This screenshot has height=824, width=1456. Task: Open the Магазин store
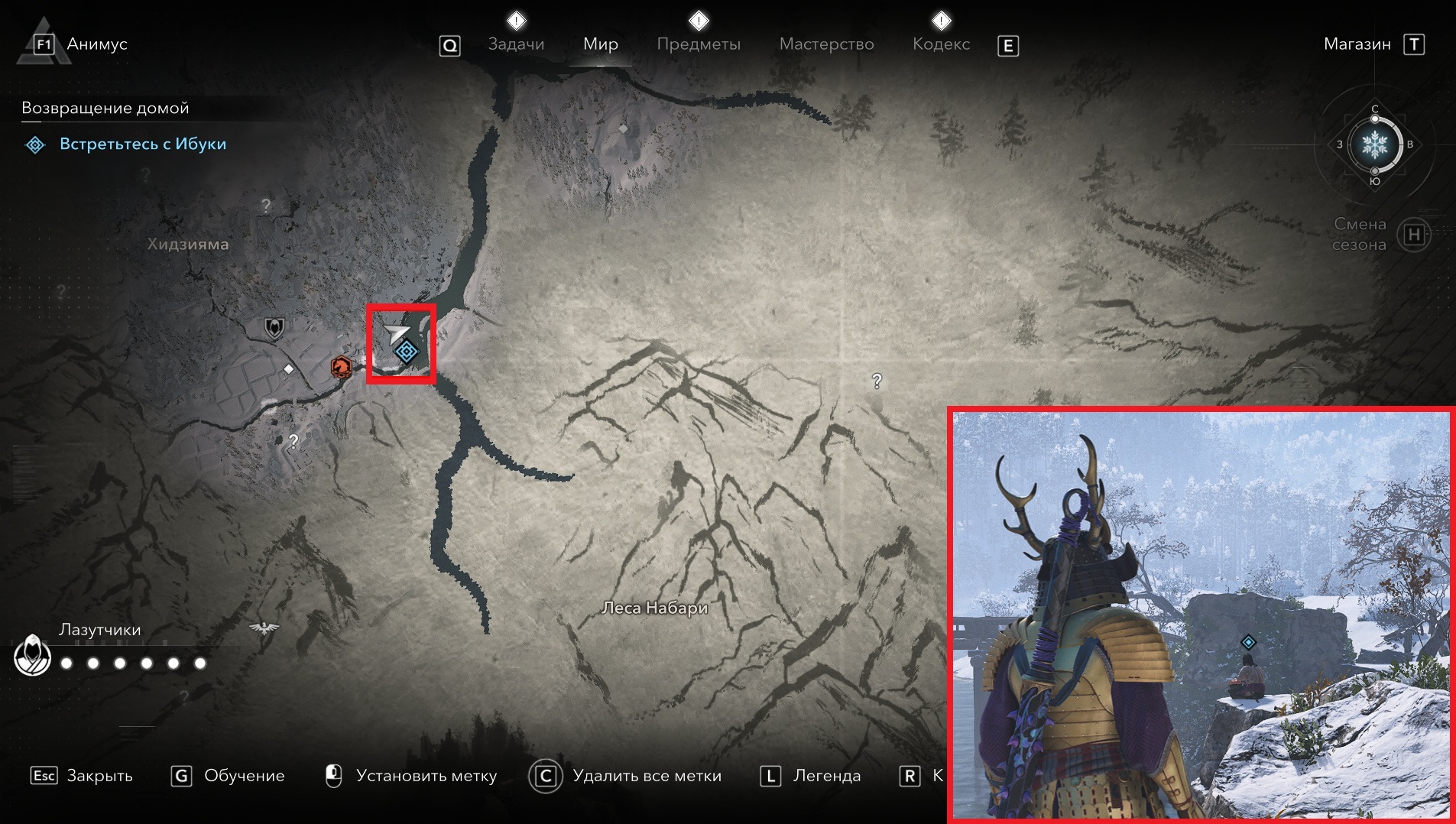coord(1357,44)
